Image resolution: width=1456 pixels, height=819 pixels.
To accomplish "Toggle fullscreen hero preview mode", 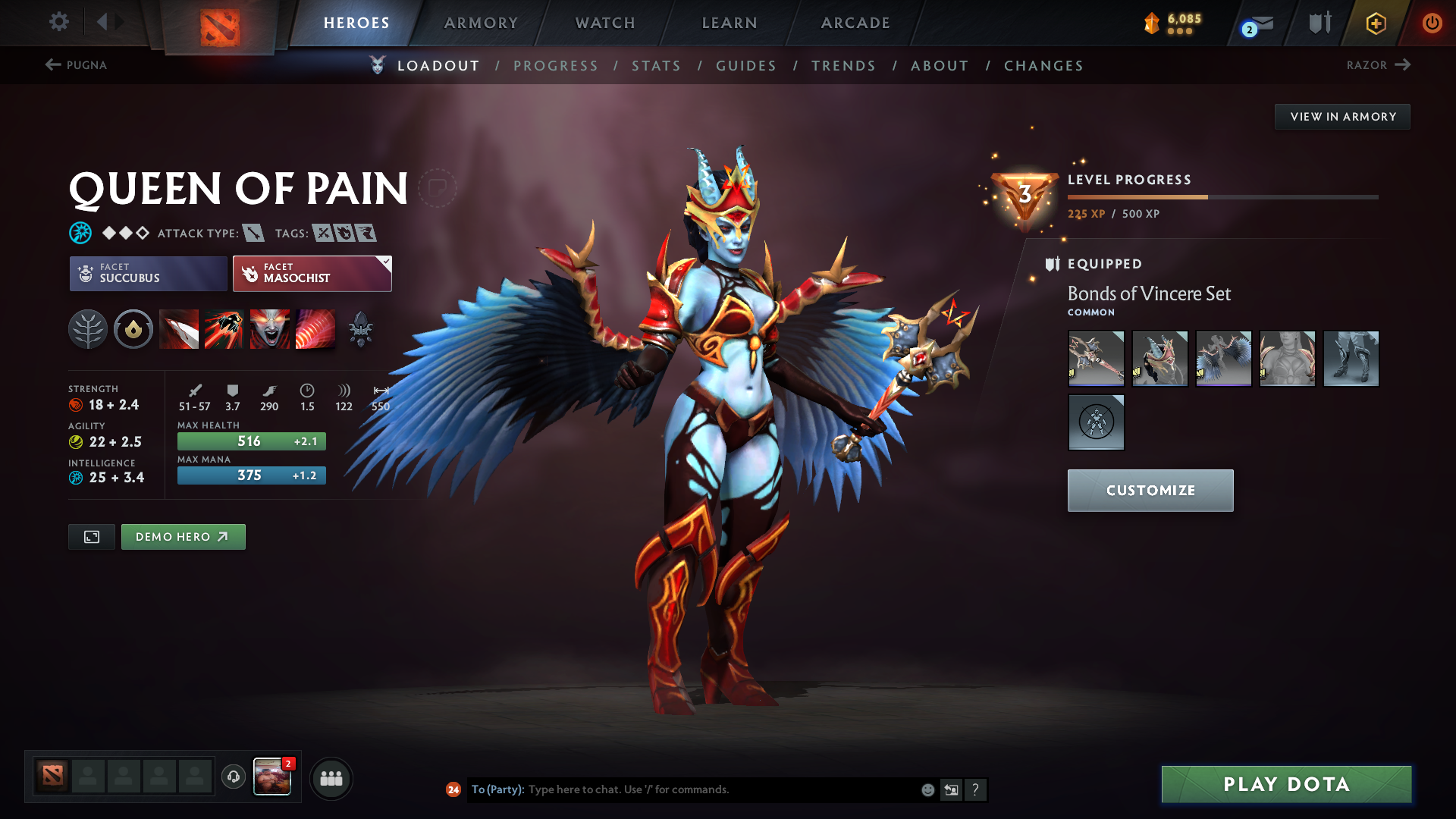I will [91, 536].
